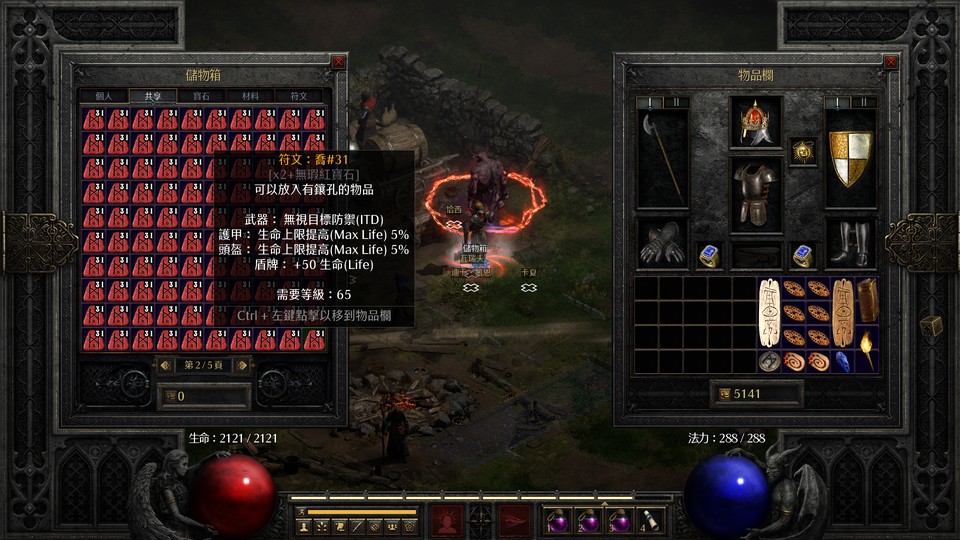
Task: Close the stash window
Action: [x=338, y=62]
